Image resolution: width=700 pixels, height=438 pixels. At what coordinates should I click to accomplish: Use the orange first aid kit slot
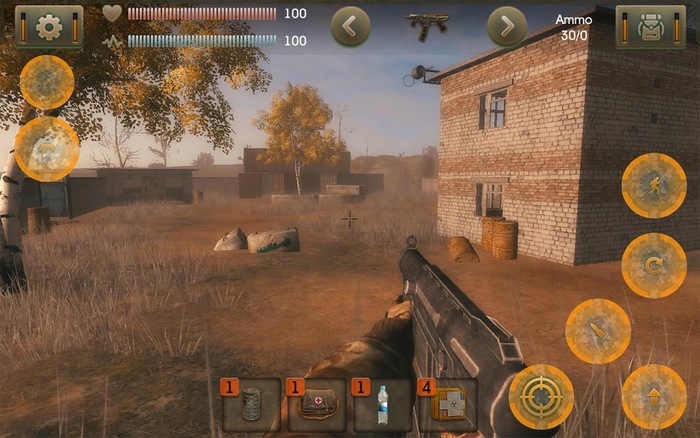(x=448, y=405)
